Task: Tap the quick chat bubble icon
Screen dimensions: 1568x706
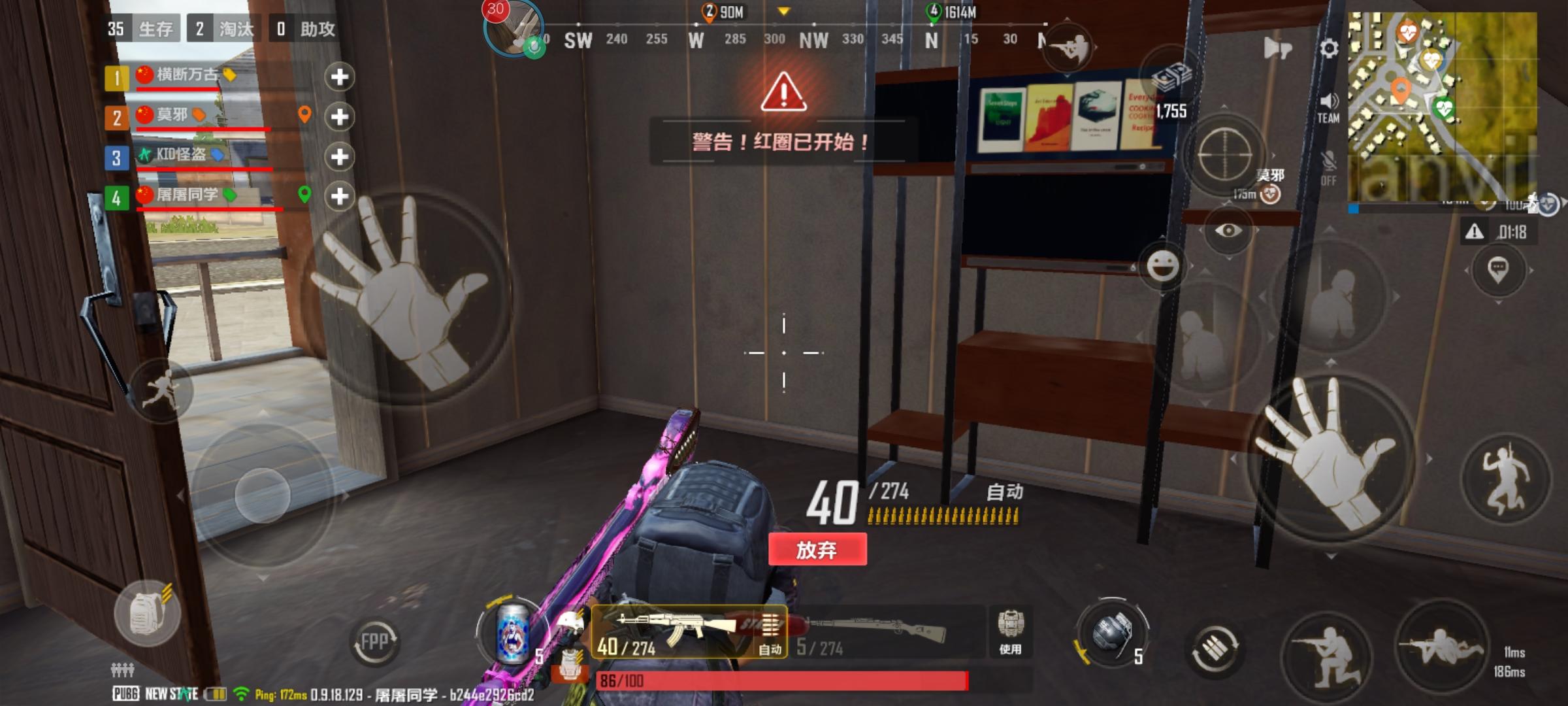Action: click(x=1500, y=270)
